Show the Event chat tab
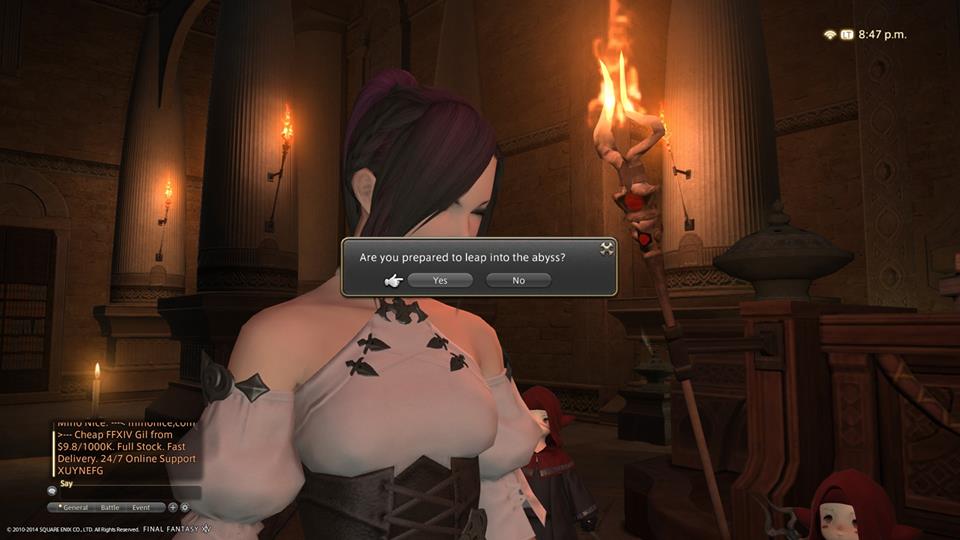Viewport: 960px width, 540px height. (141, 507)
